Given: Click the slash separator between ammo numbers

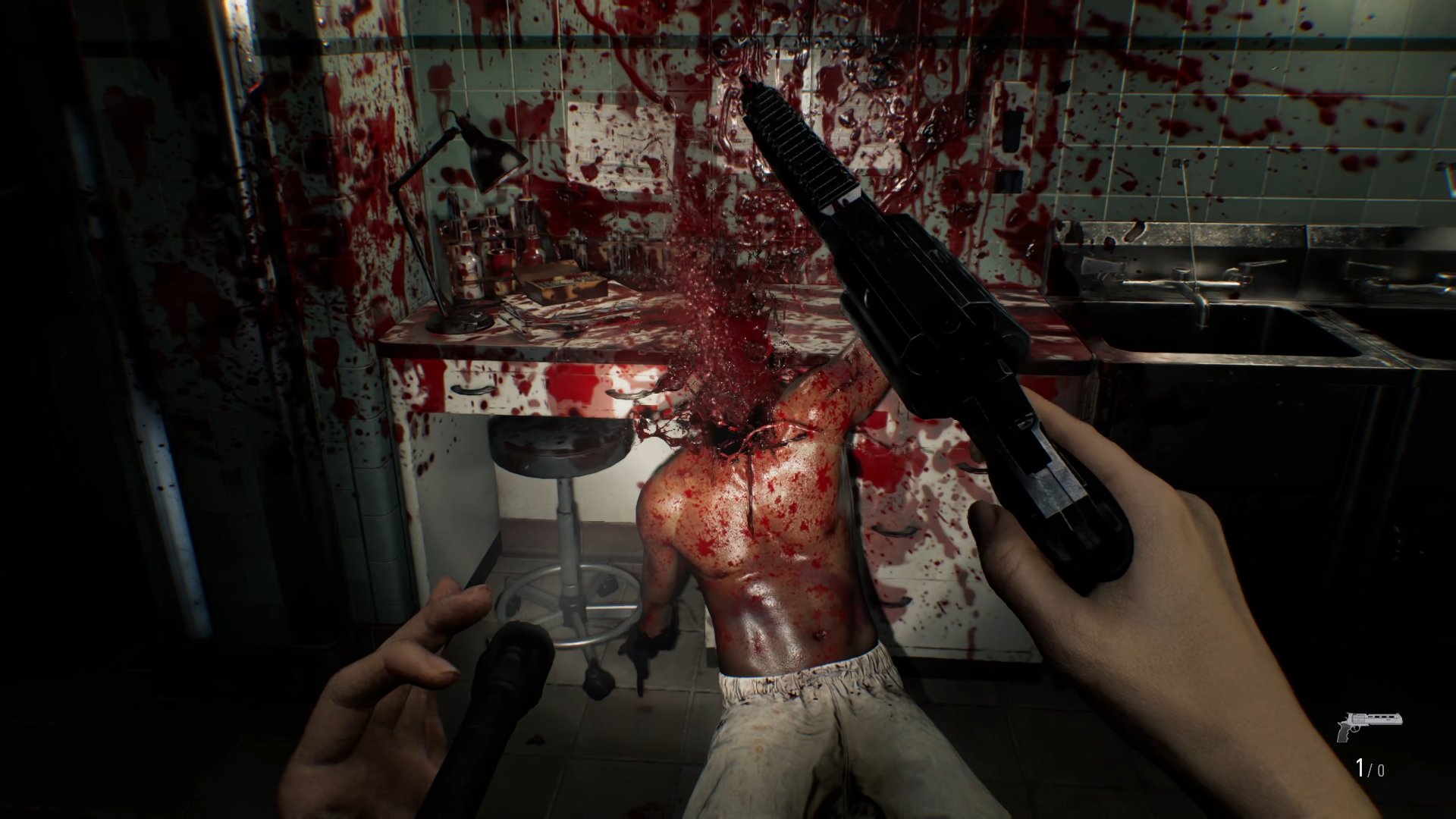Looking at the screenshot, I should point(1370,770).
